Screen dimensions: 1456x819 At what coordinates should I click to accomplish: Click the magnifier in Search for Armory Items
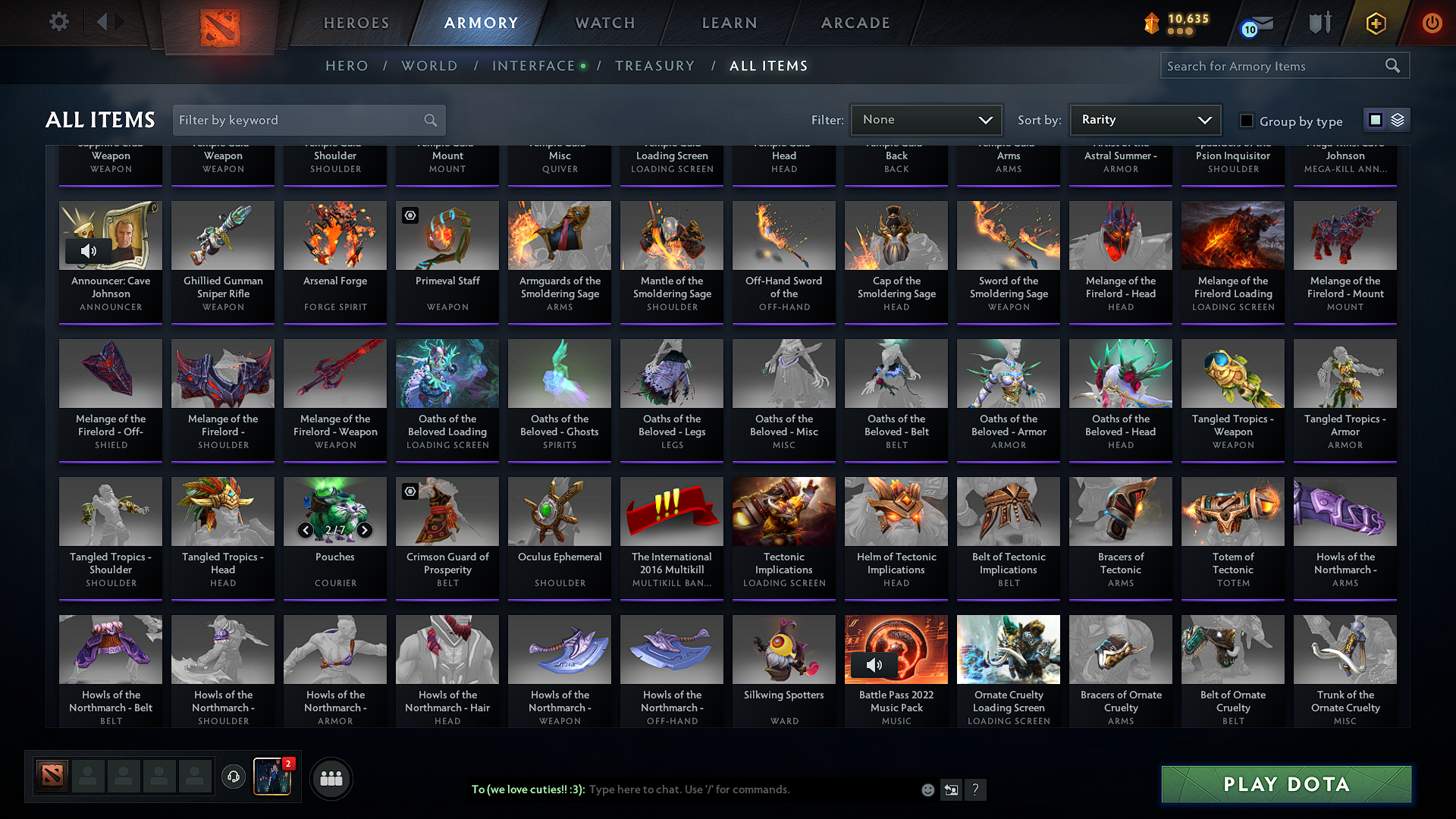click(1393, 65)
